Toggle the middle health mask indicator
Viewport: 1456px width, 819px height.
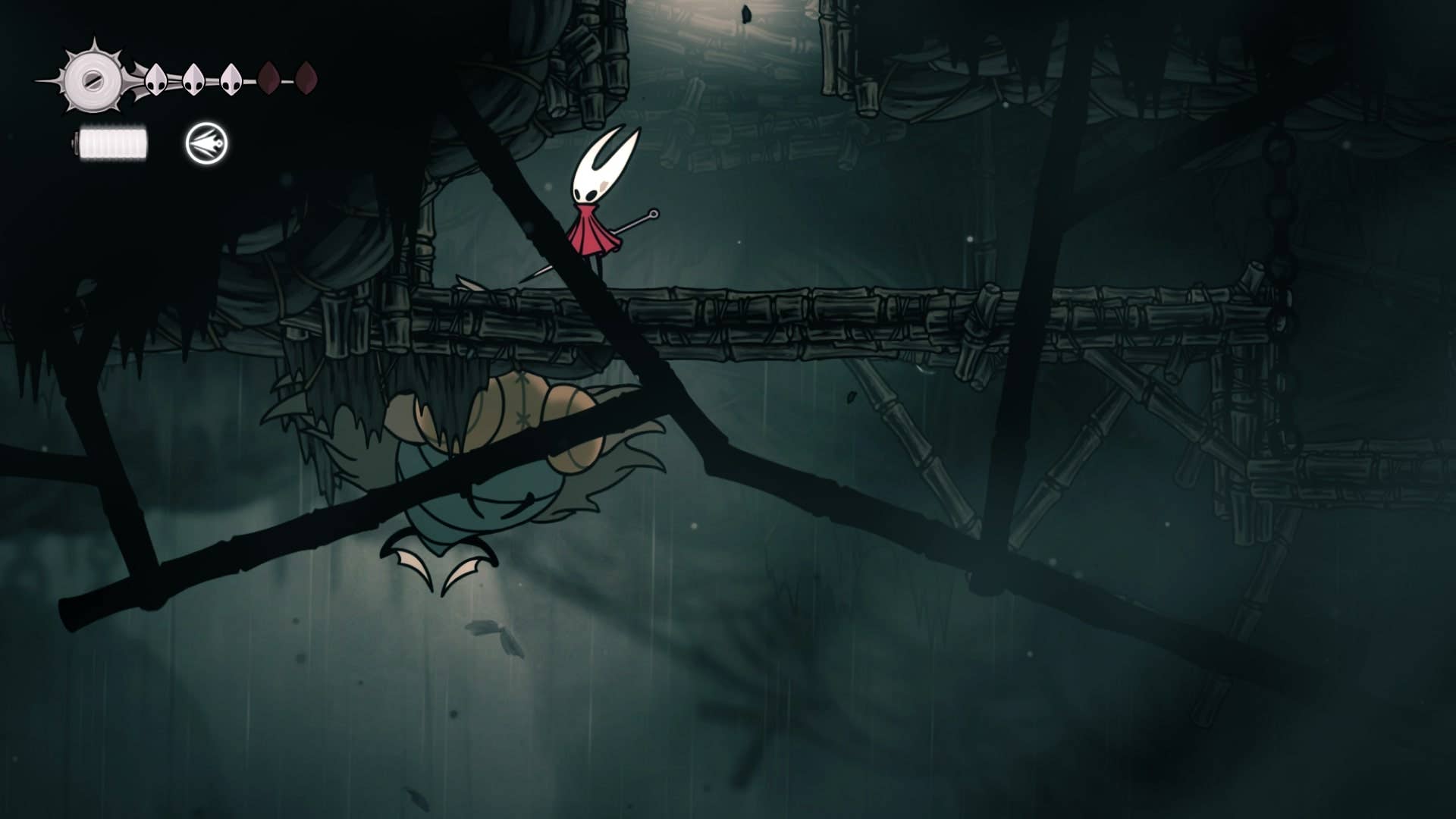tap(193, 80)
